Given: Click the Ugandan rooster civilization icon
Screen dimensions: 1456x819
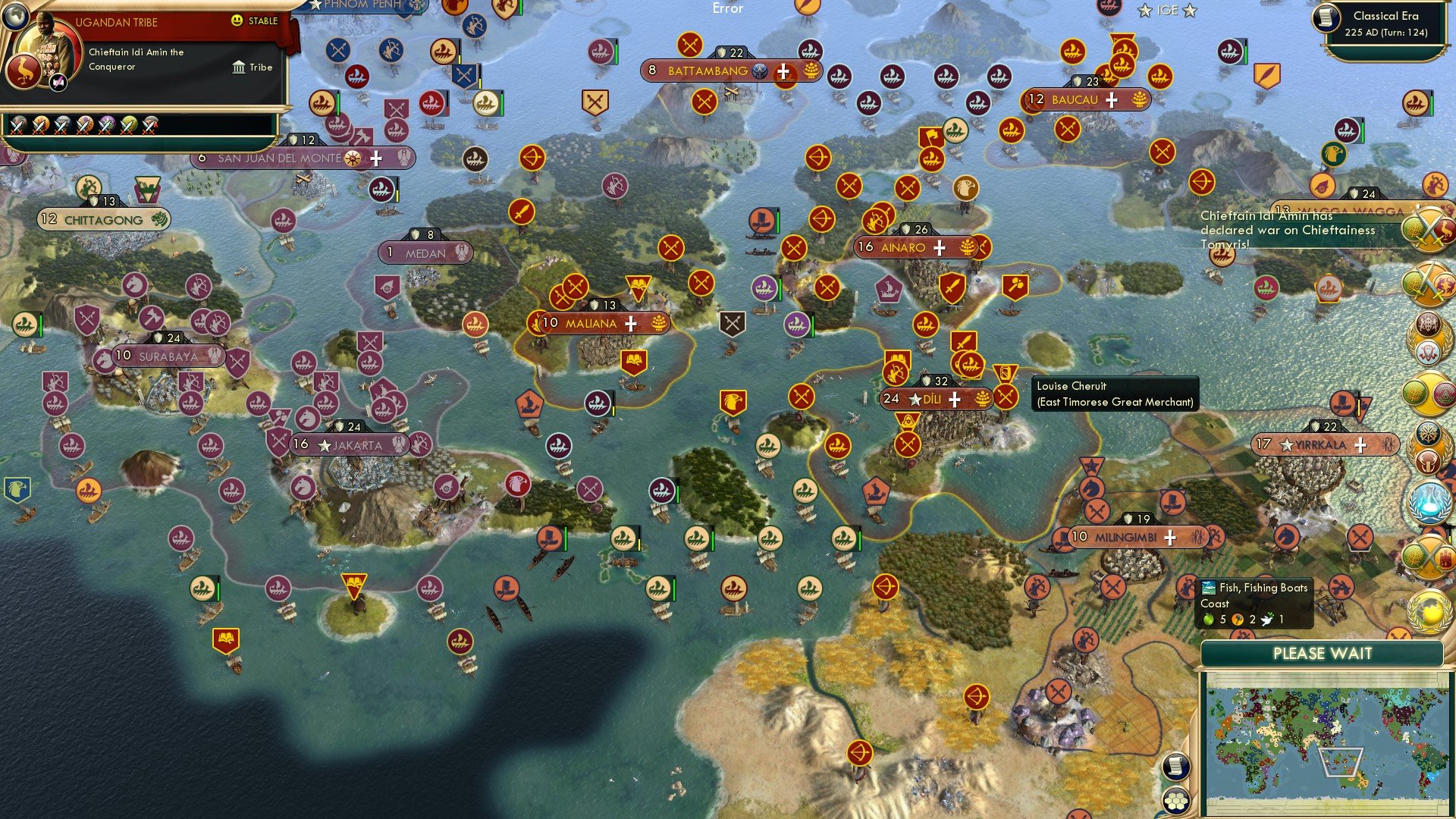Looking at the screenshot, I should pyautogui.click(x=24, y=71).
